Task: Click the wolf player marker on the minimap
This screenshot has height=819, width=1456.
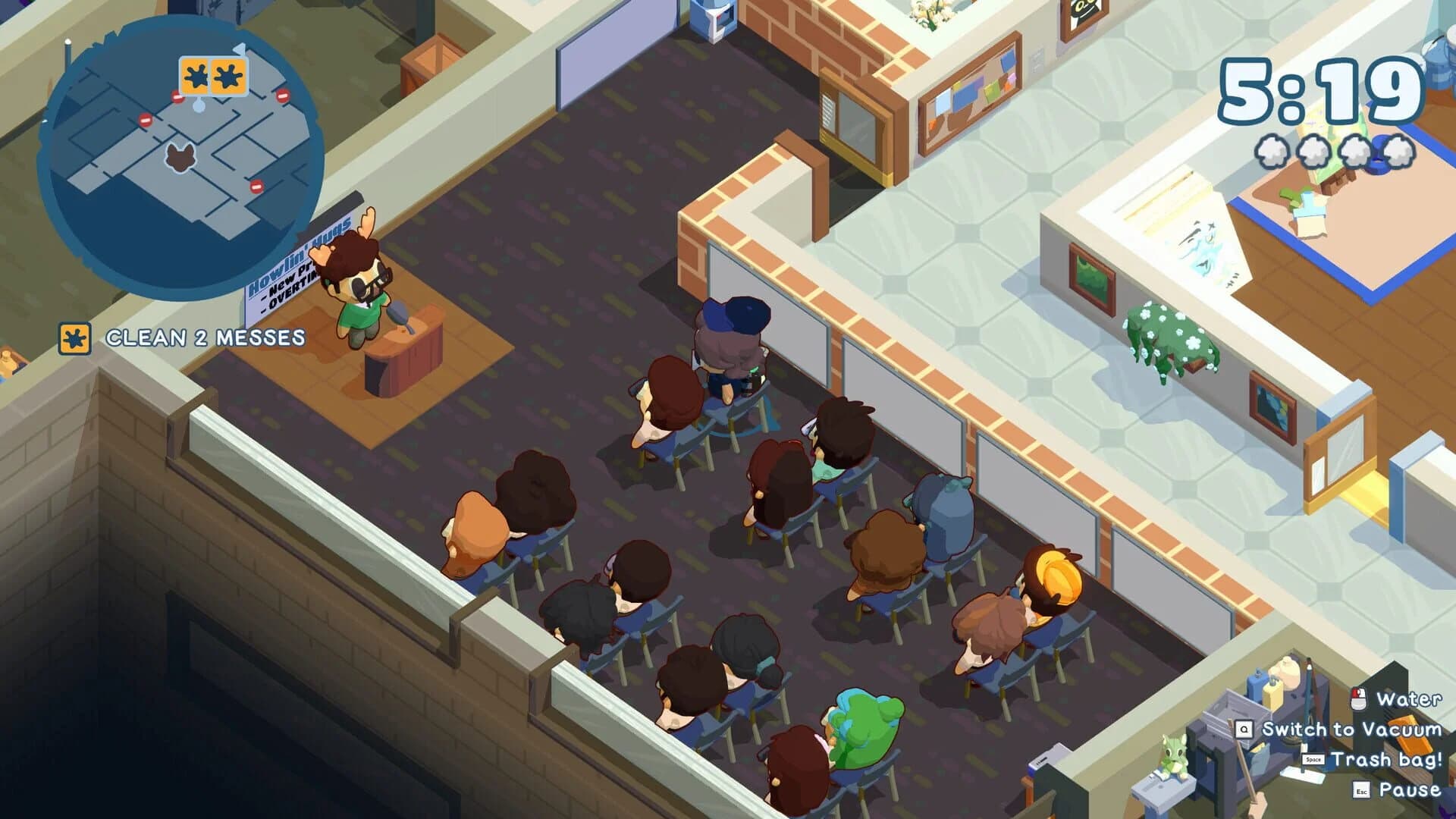Action: (x=180, y=158)
